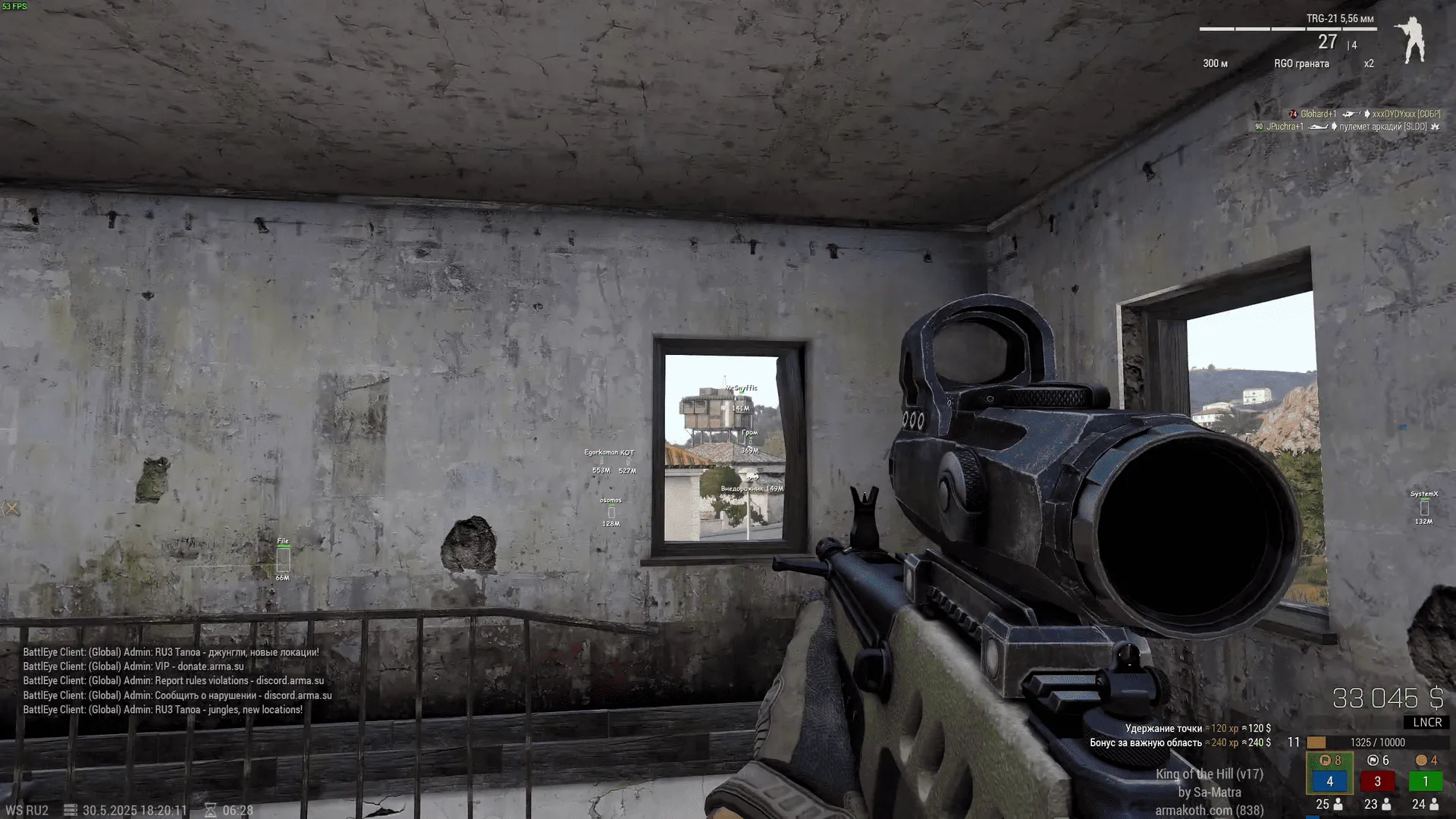The image size is (1456, 819).
Task: Click the King of the Hill (v17) title
Action: tap(1212, 774)
